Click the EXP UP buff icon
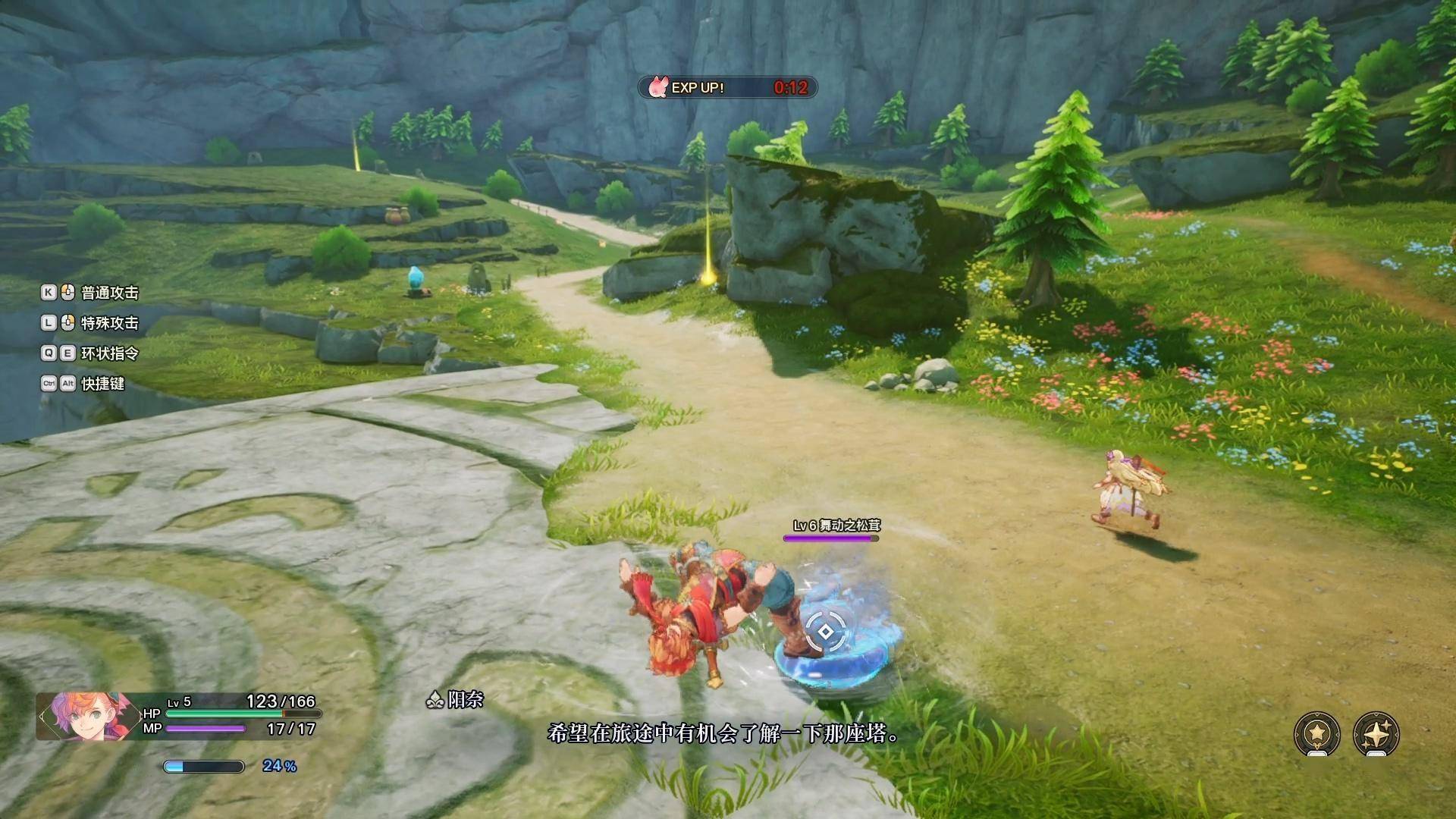The image size is (1456, 819). (657, 87)
